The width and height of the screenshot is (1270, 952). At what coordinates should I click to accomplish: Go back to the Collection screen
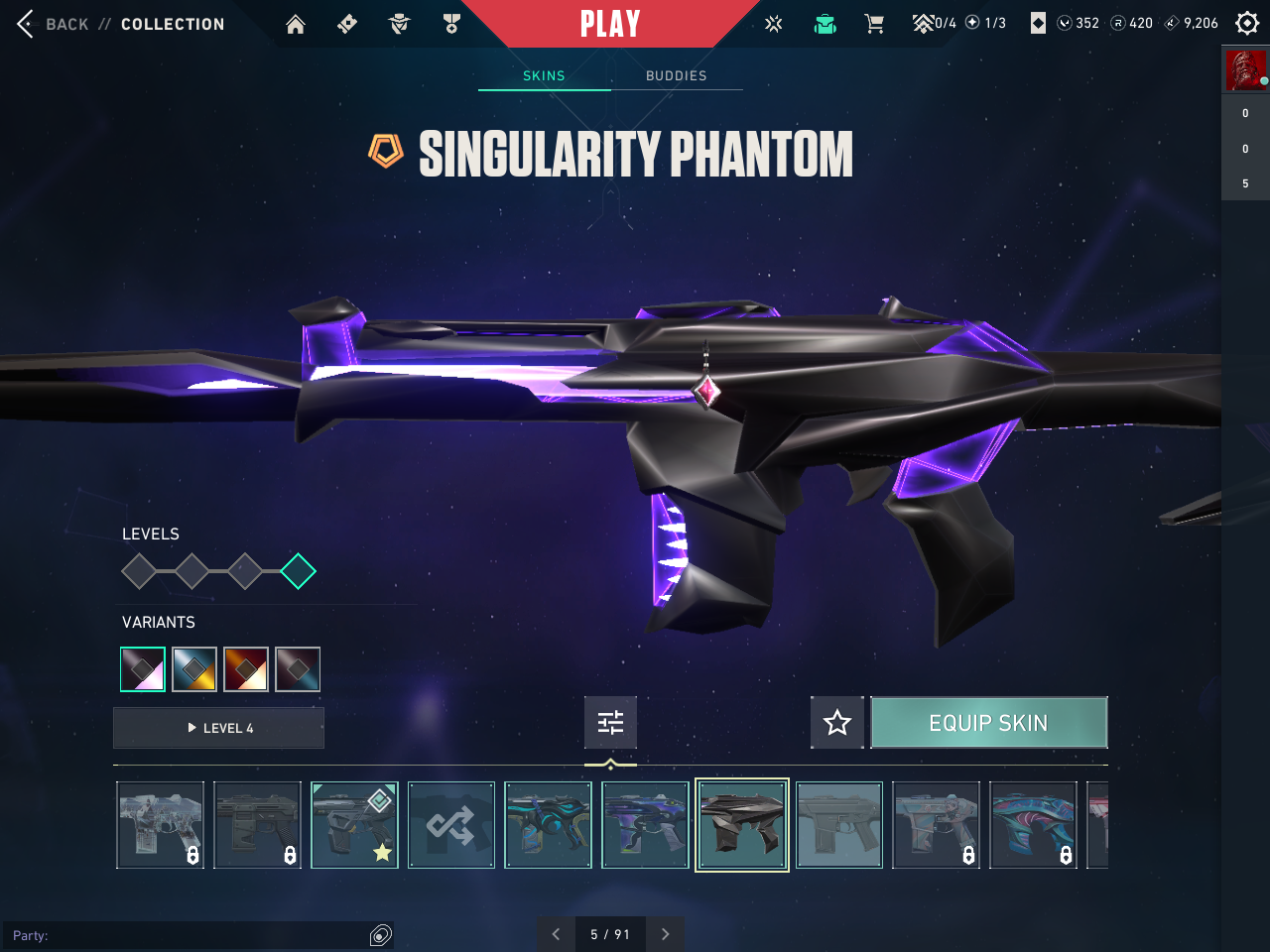65,24
